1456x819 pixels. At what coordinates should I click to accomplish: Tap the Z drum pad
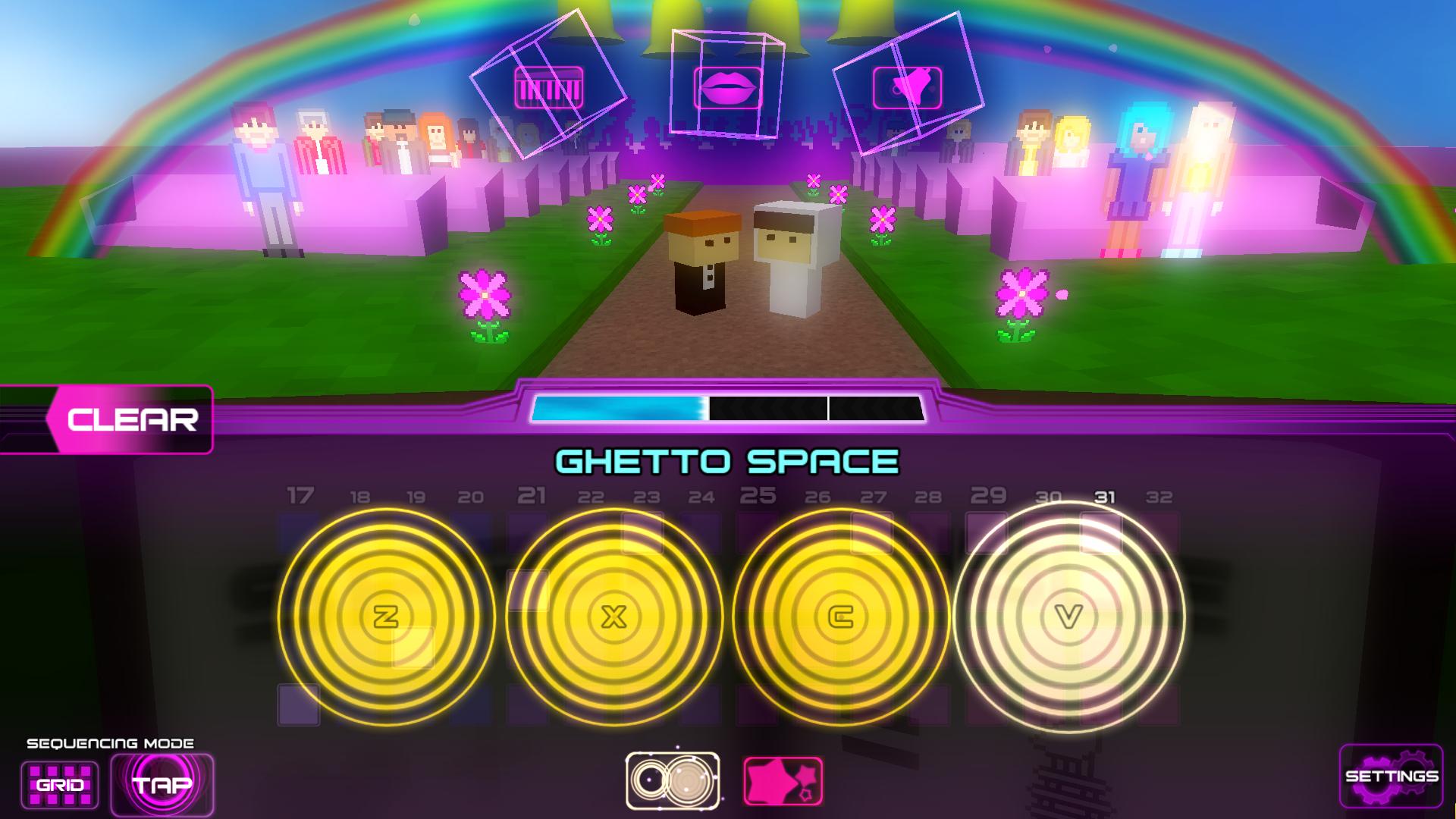click(x=387, y=616)
